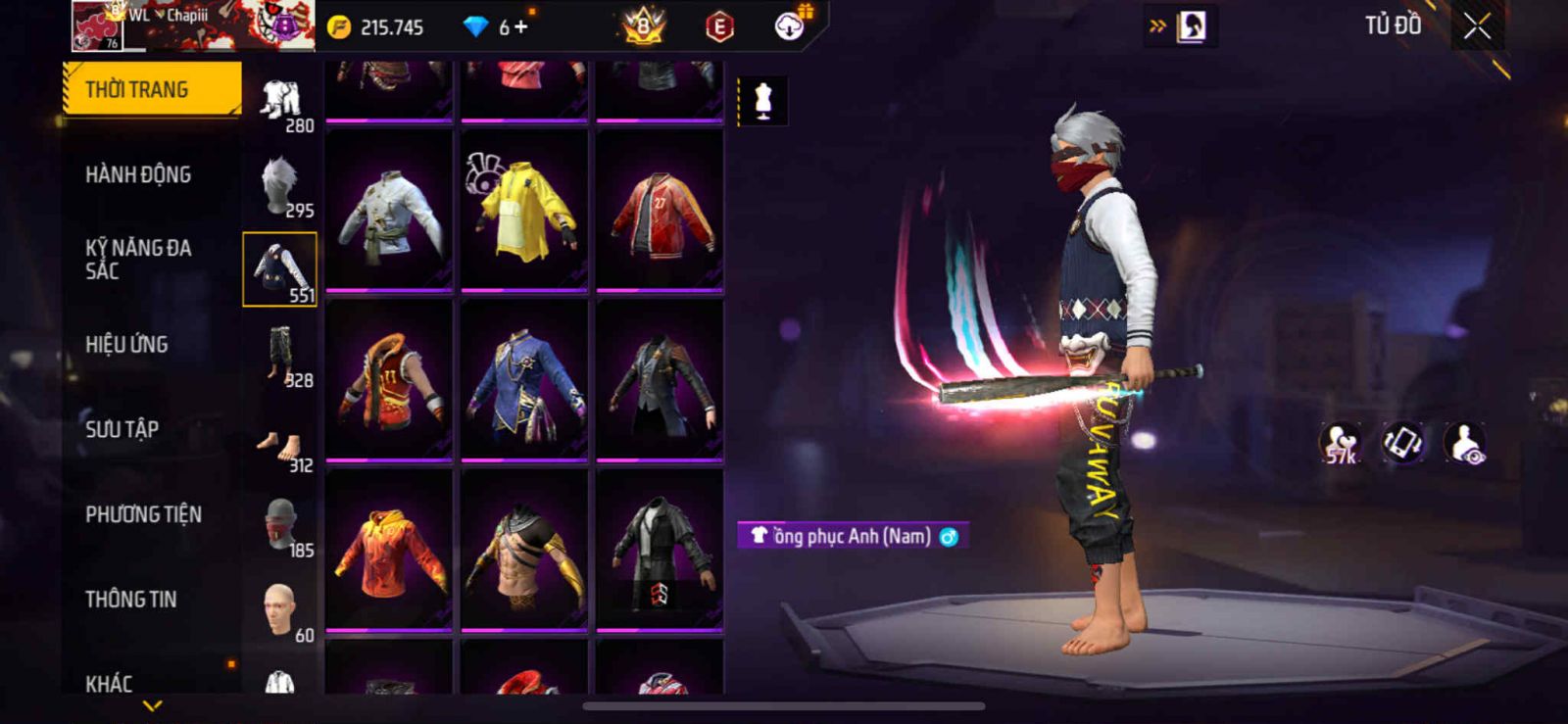Pick the mask category with 185 items

click(x=280, y=526)
